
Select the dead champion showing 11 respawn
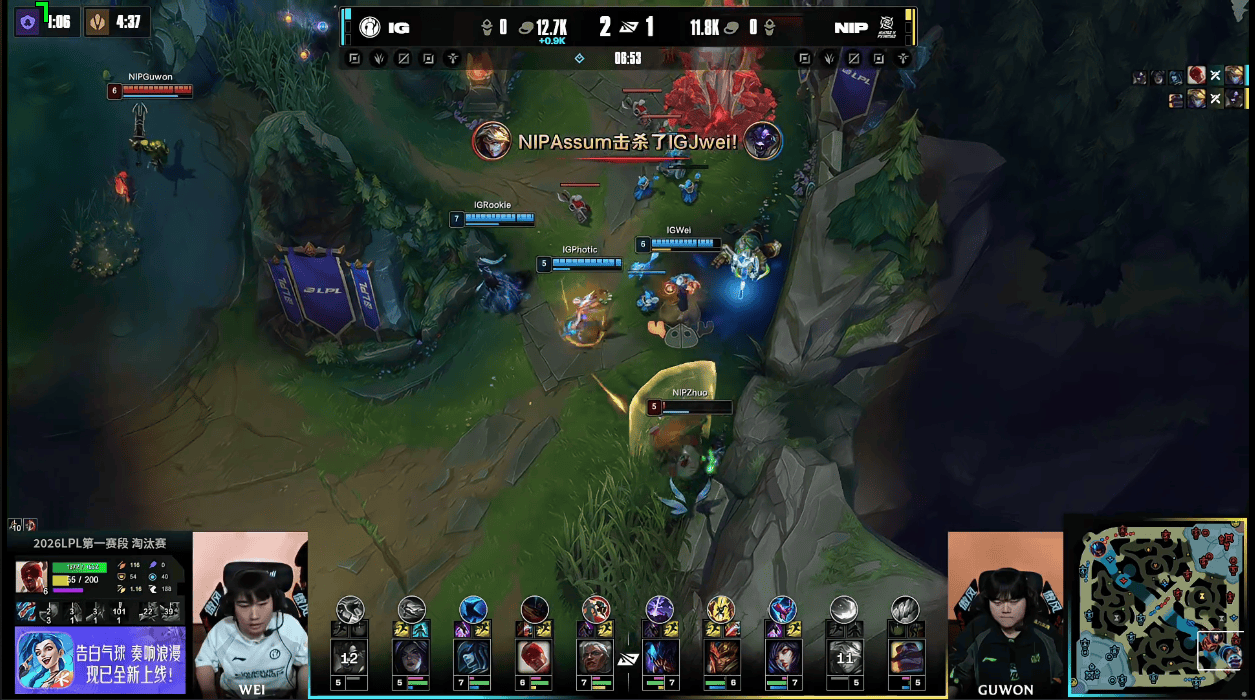[x=844, y=657]
